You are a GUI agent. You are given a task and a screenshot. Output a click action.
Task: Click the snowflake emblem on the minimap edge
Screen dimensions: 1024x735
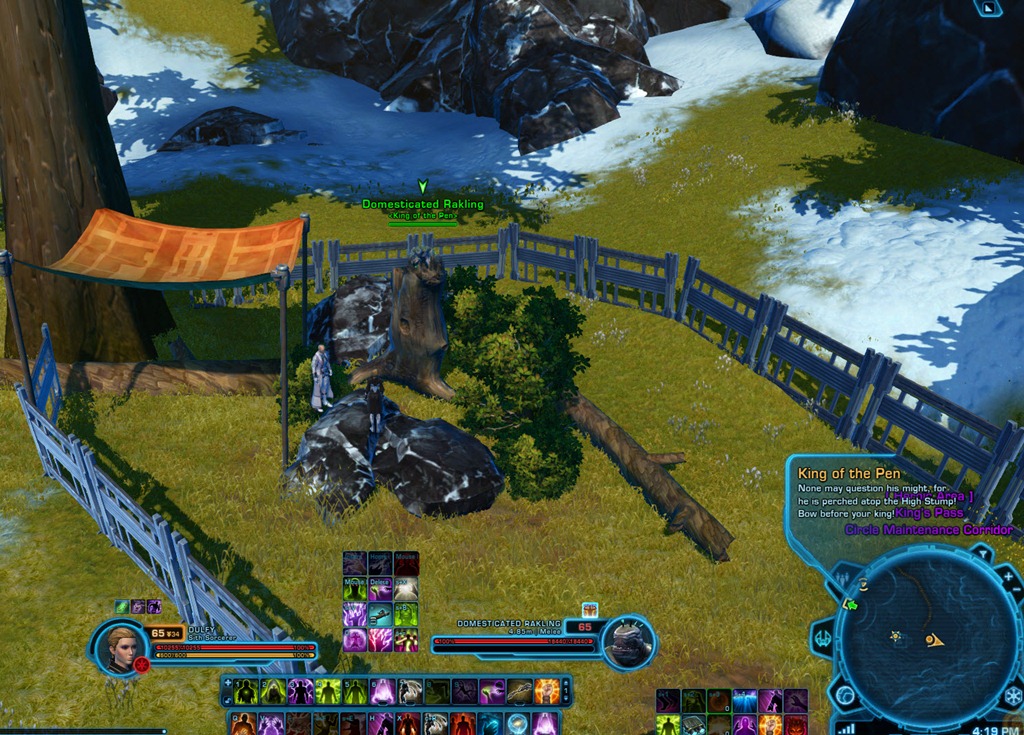[1012, 695]
